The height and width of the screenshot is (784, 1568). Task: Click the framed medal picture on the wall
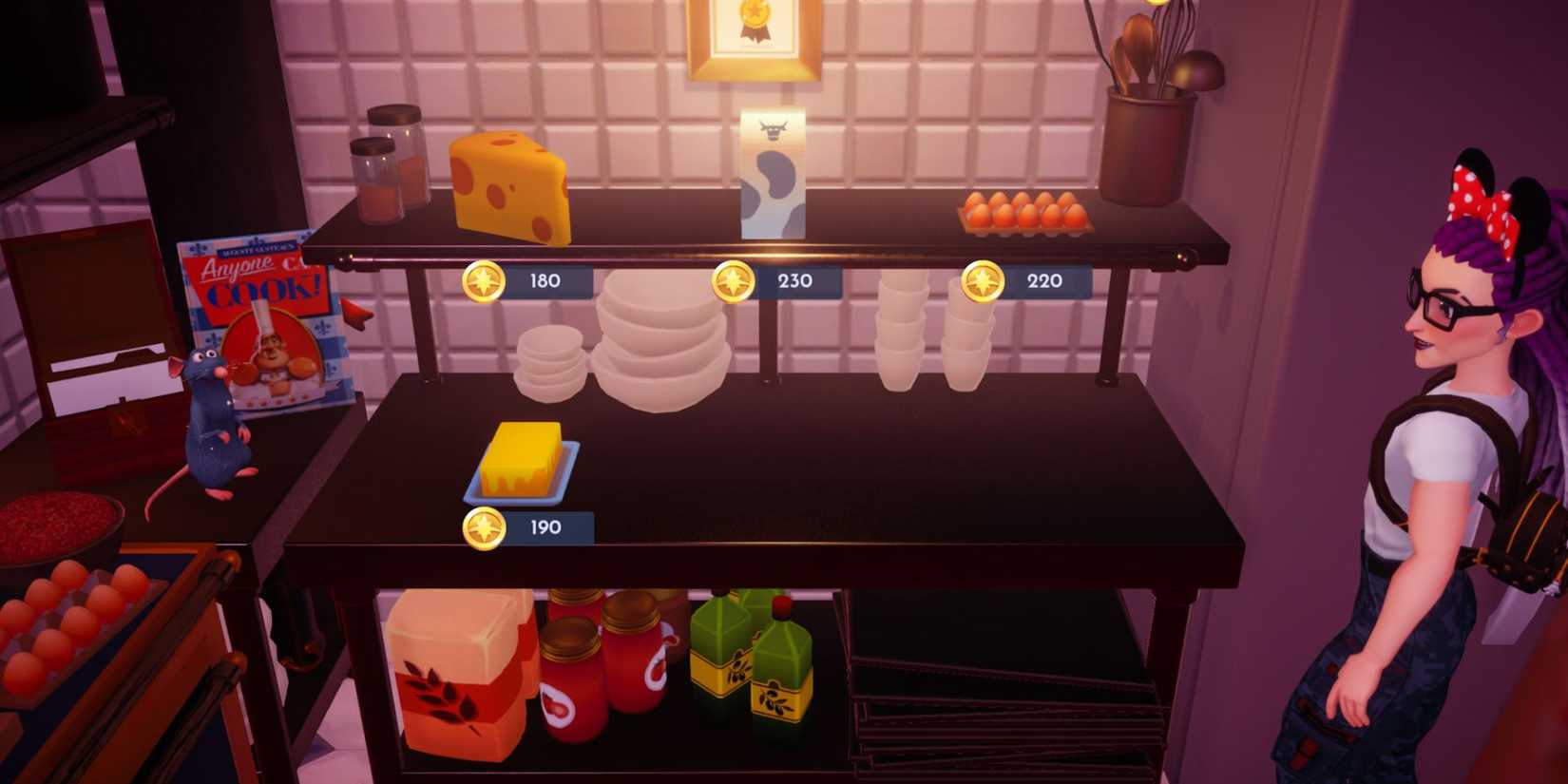(755, 33)
